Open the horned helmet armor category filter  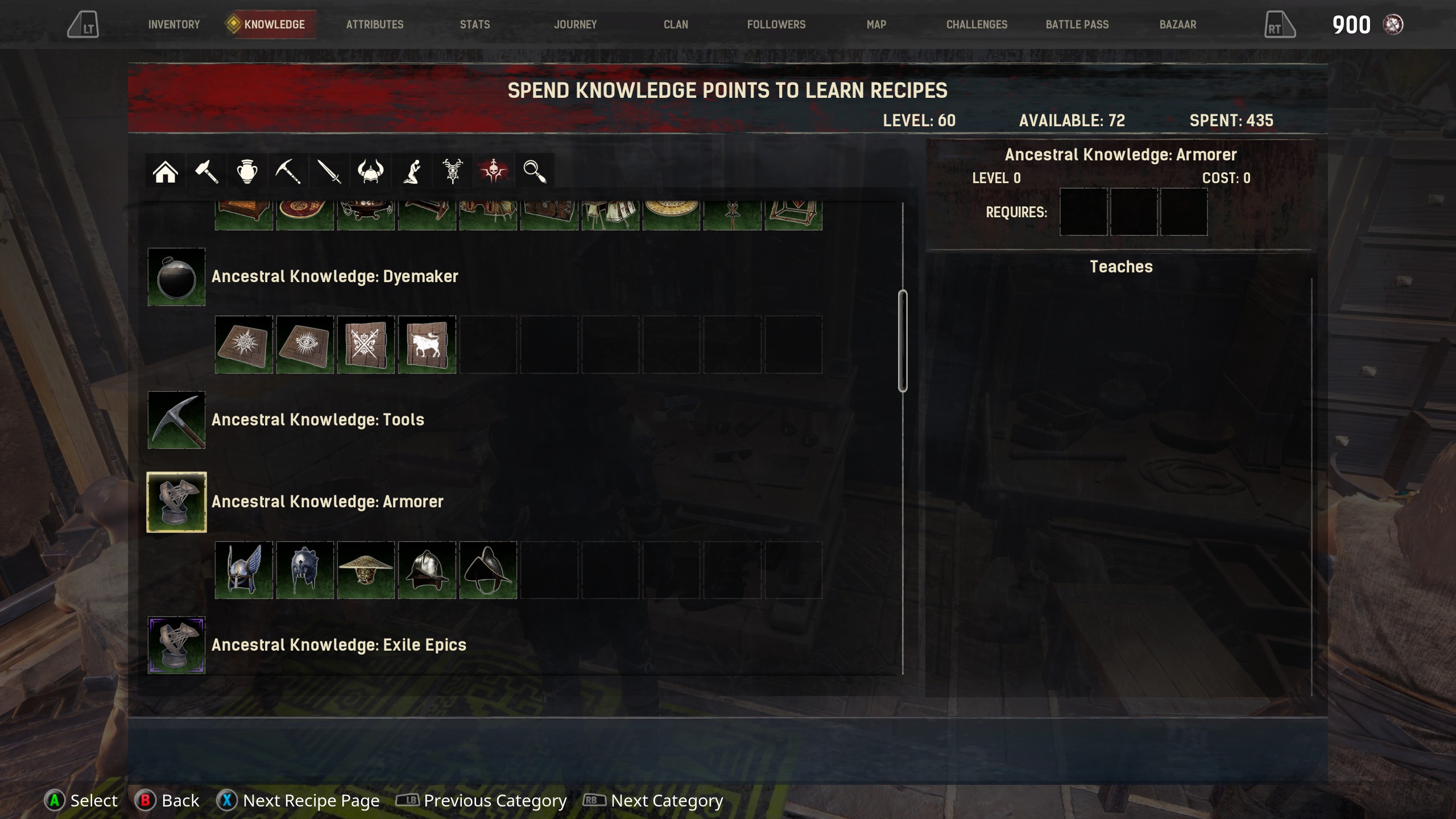pyautogui.click(x=370, y=171)
